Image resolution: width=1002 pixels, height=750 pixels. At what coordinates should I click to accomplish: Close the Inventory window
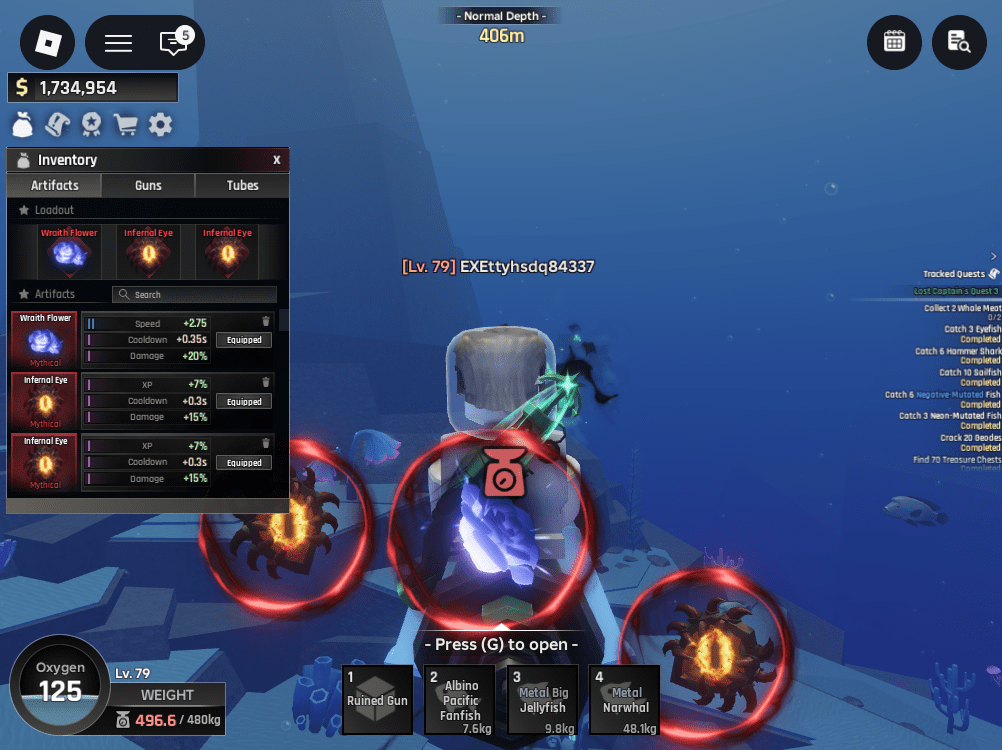tap(277, 160)
